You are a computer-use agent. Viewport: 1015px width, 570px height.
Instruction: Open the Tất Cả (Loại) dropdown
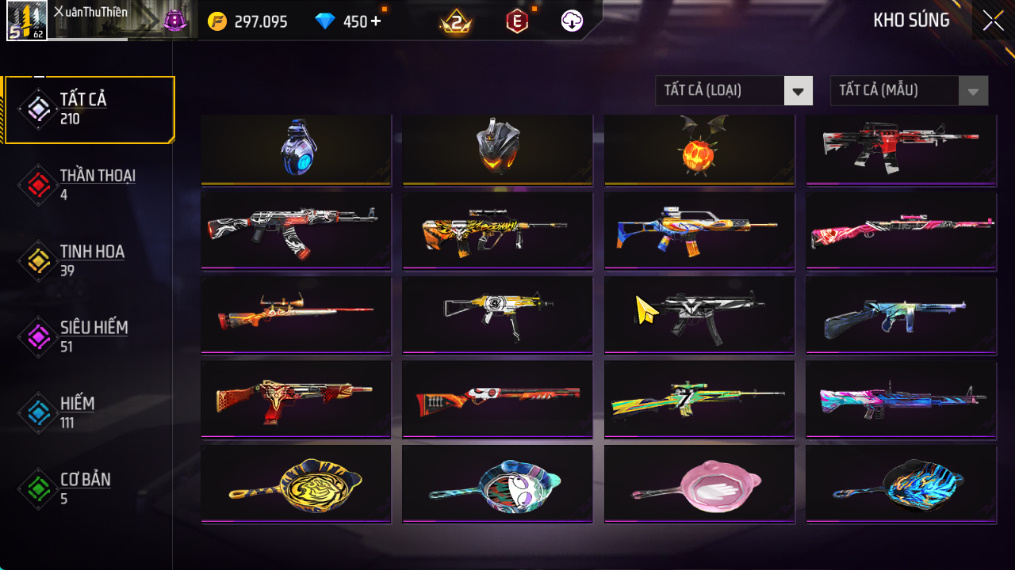[x=735, y=91]
